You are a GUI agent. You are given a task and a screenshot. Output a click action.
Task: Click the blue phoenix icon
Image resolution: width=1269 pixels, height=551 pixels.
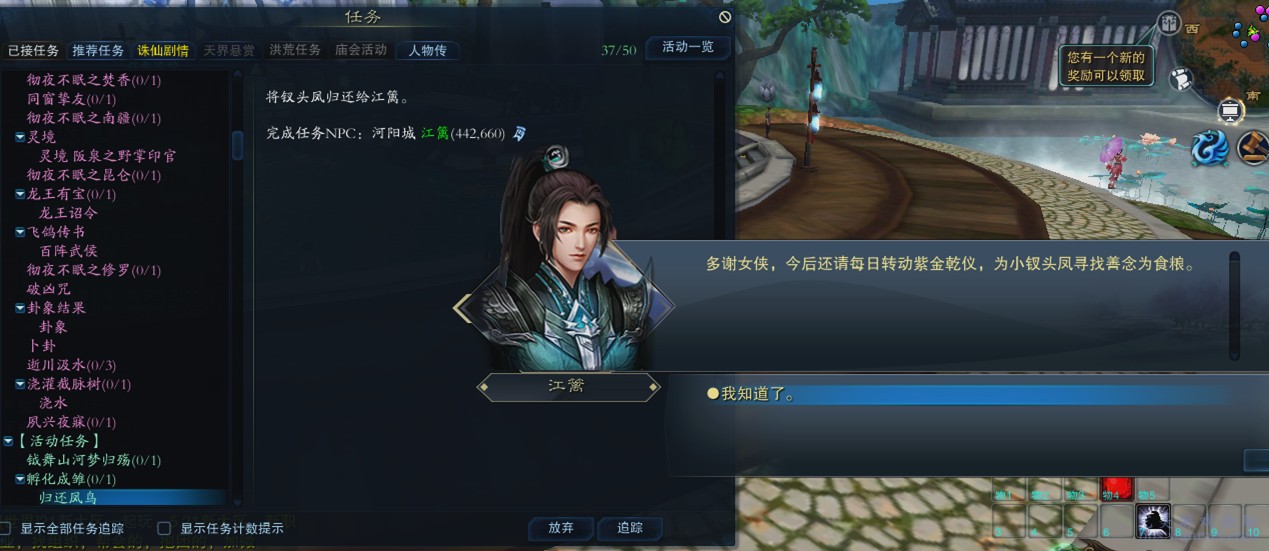tap(1209, 148)
